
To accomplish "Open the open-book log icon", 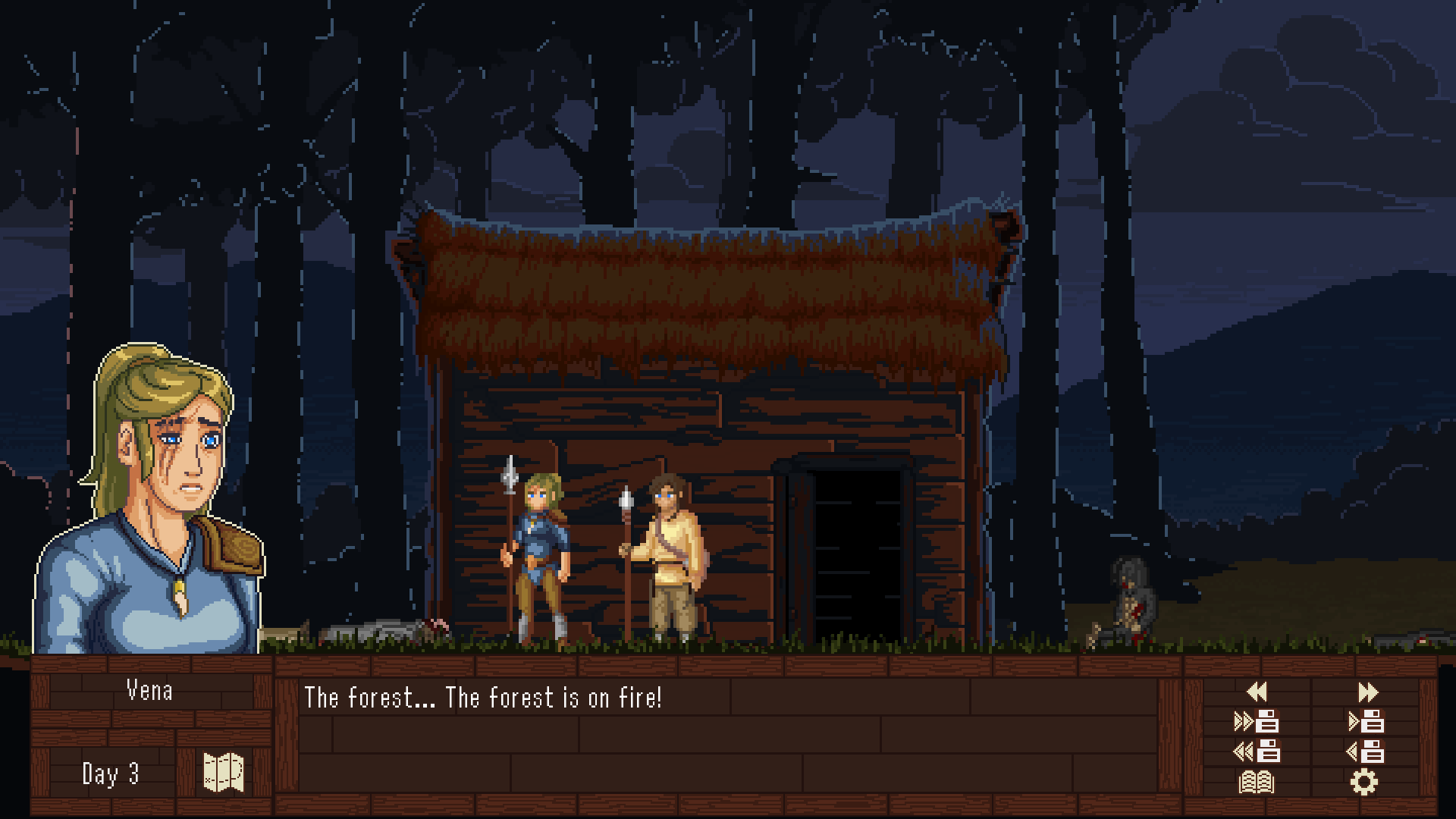I will [x=1257, y=782].
